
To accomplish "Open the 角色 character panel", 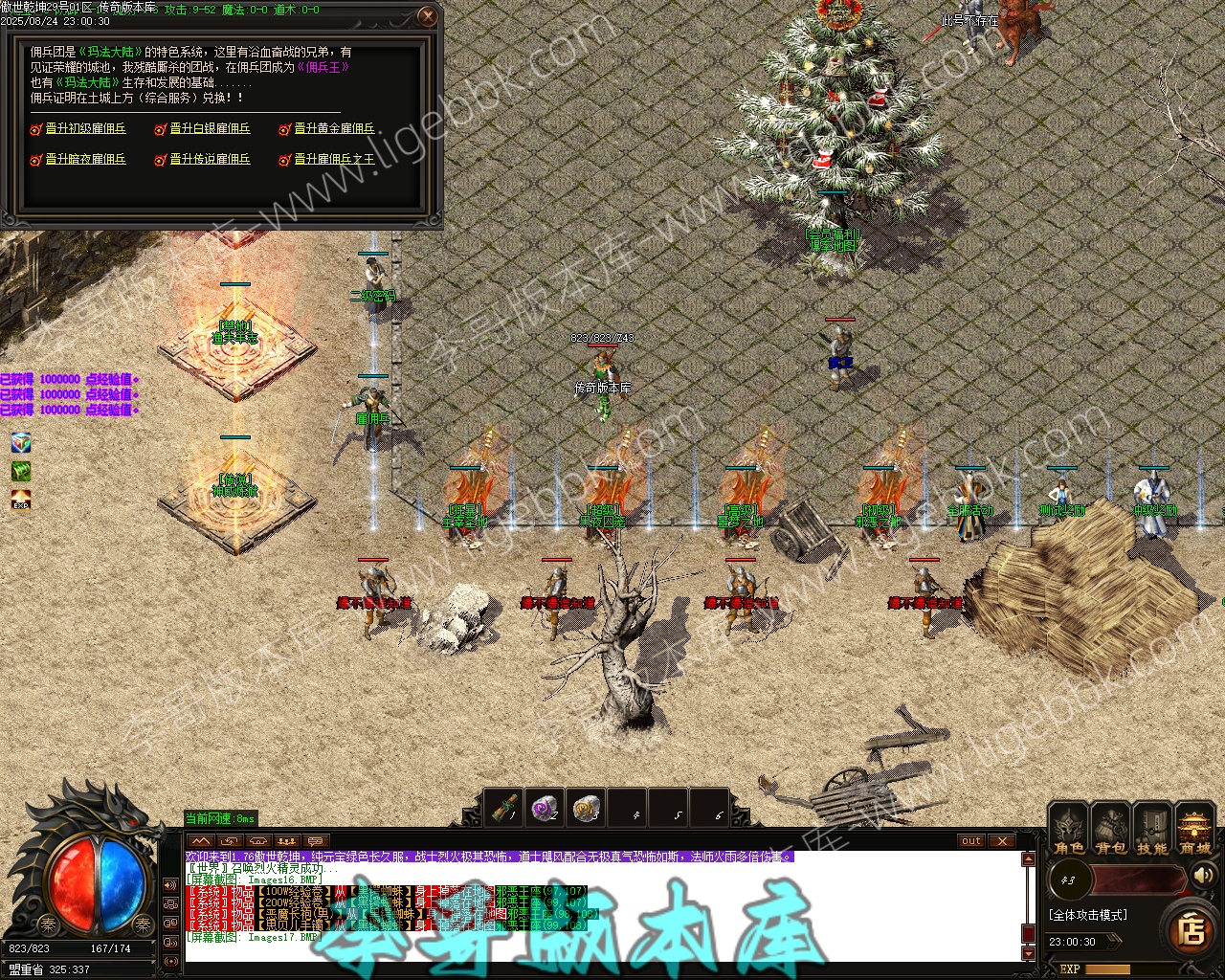I will tap(1069, 830).
